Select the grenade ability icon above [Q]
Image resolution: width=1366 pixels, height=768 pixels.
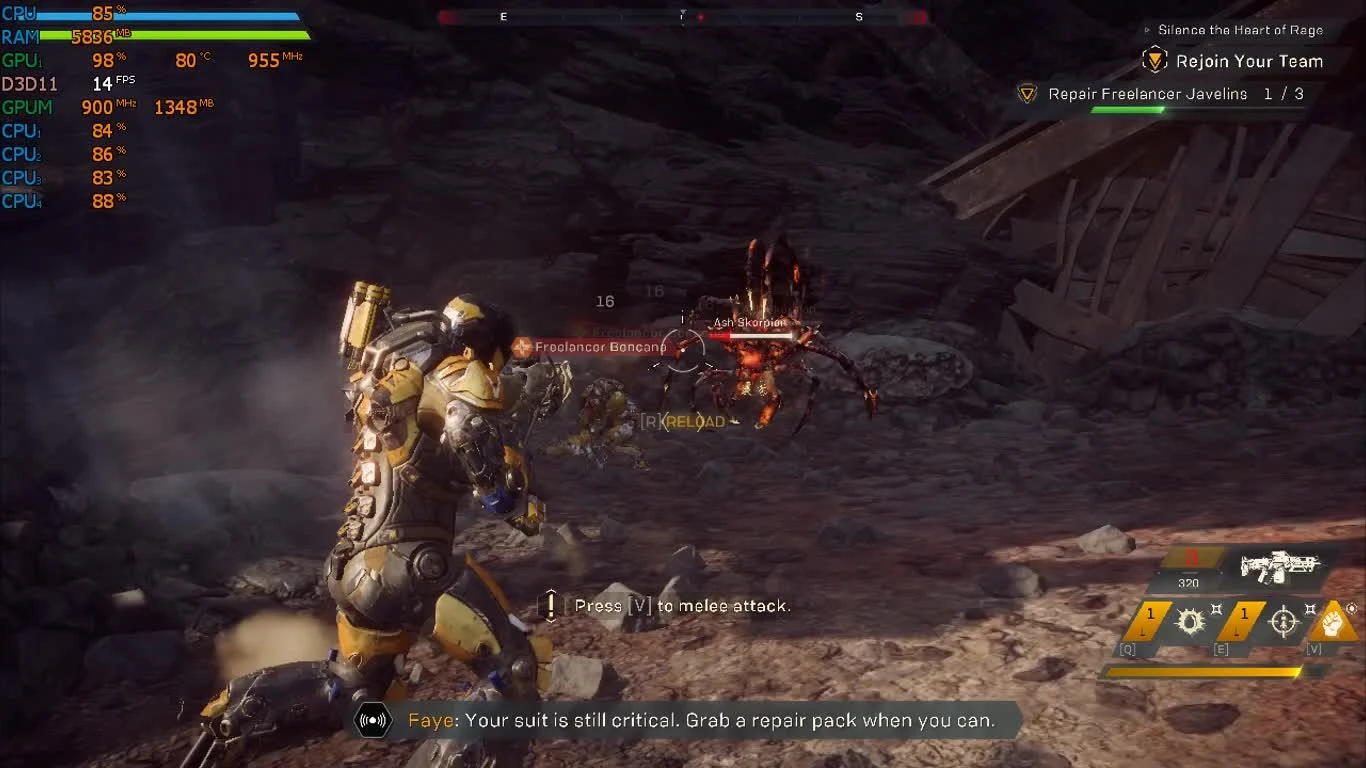[x=1191, y=621]
